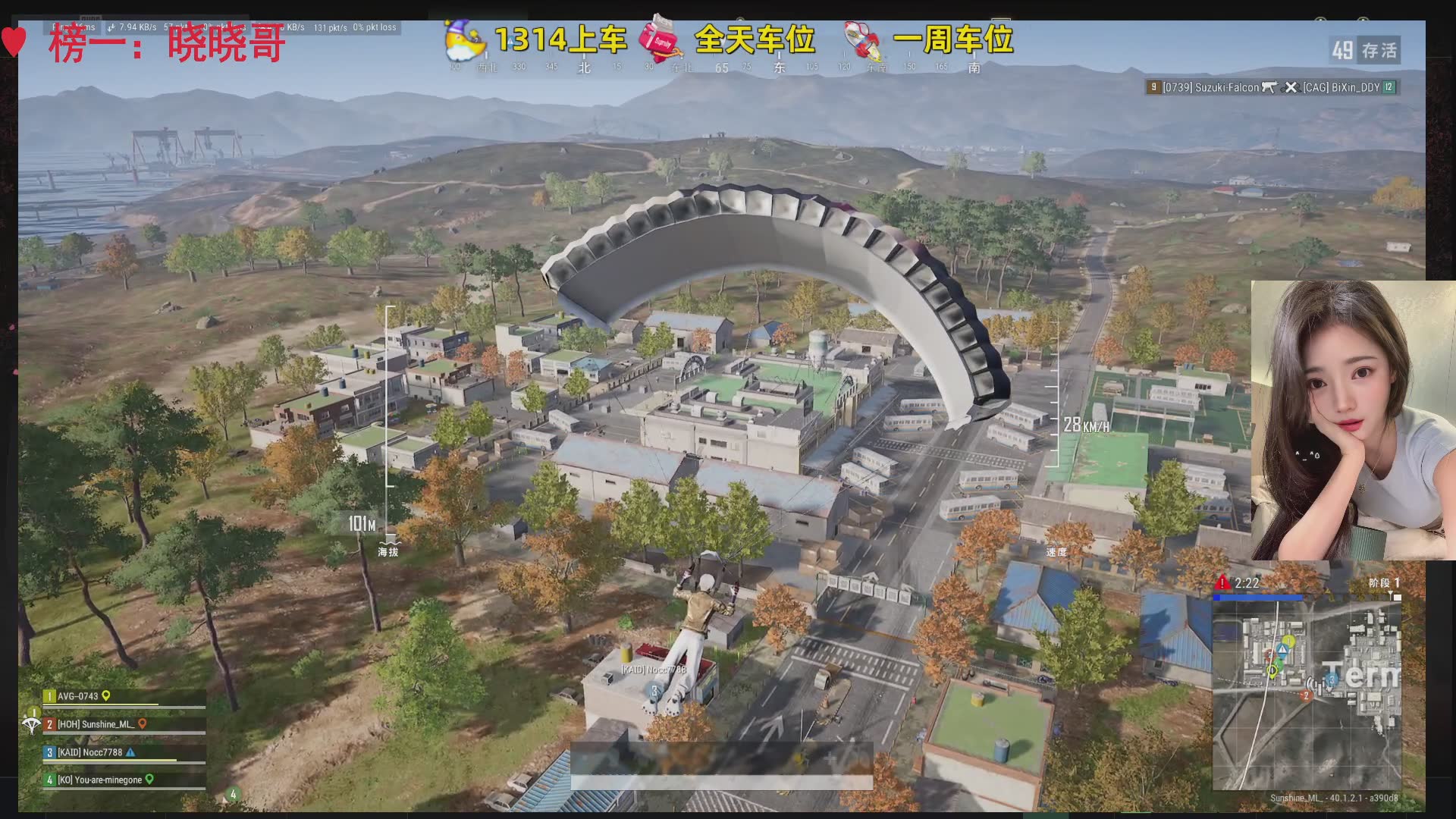Click the streamer webcam overlay
The height and width of the screenshot is (819, 1456).
click(x=1352, y=420)
